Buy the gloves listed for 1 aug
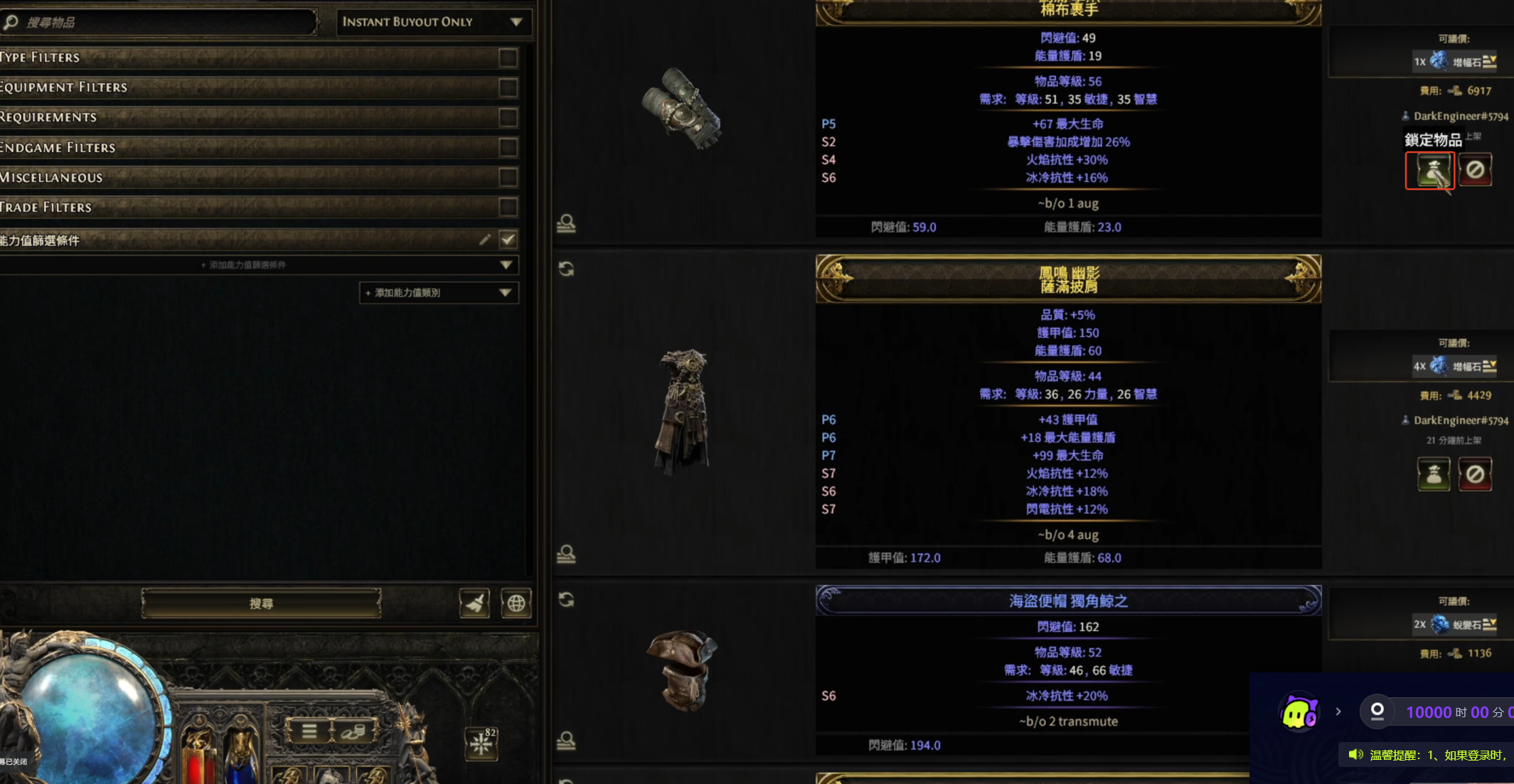 (1429, 171)
